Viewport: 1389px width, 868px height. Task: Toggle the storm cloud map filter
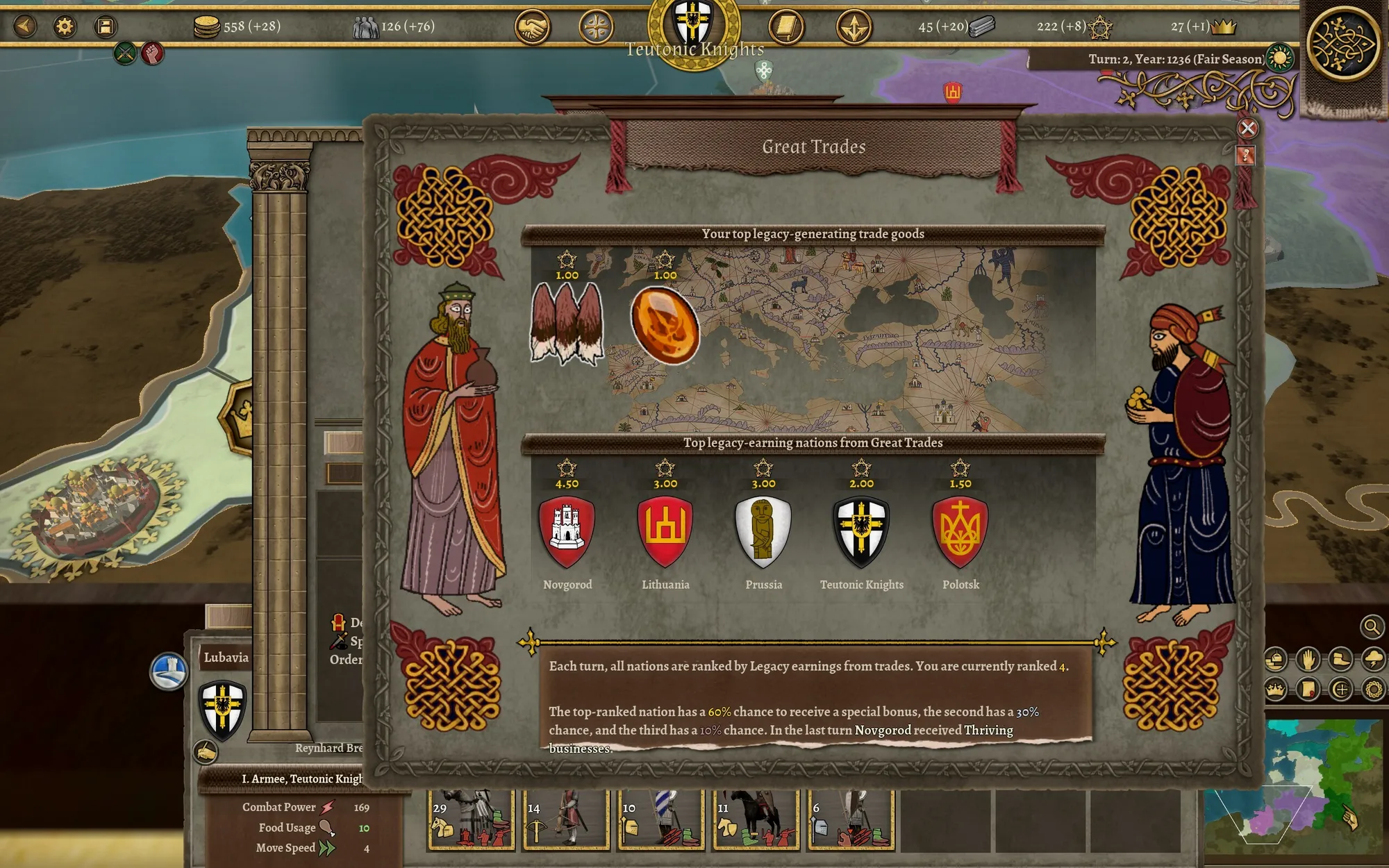click(1373, 659)
